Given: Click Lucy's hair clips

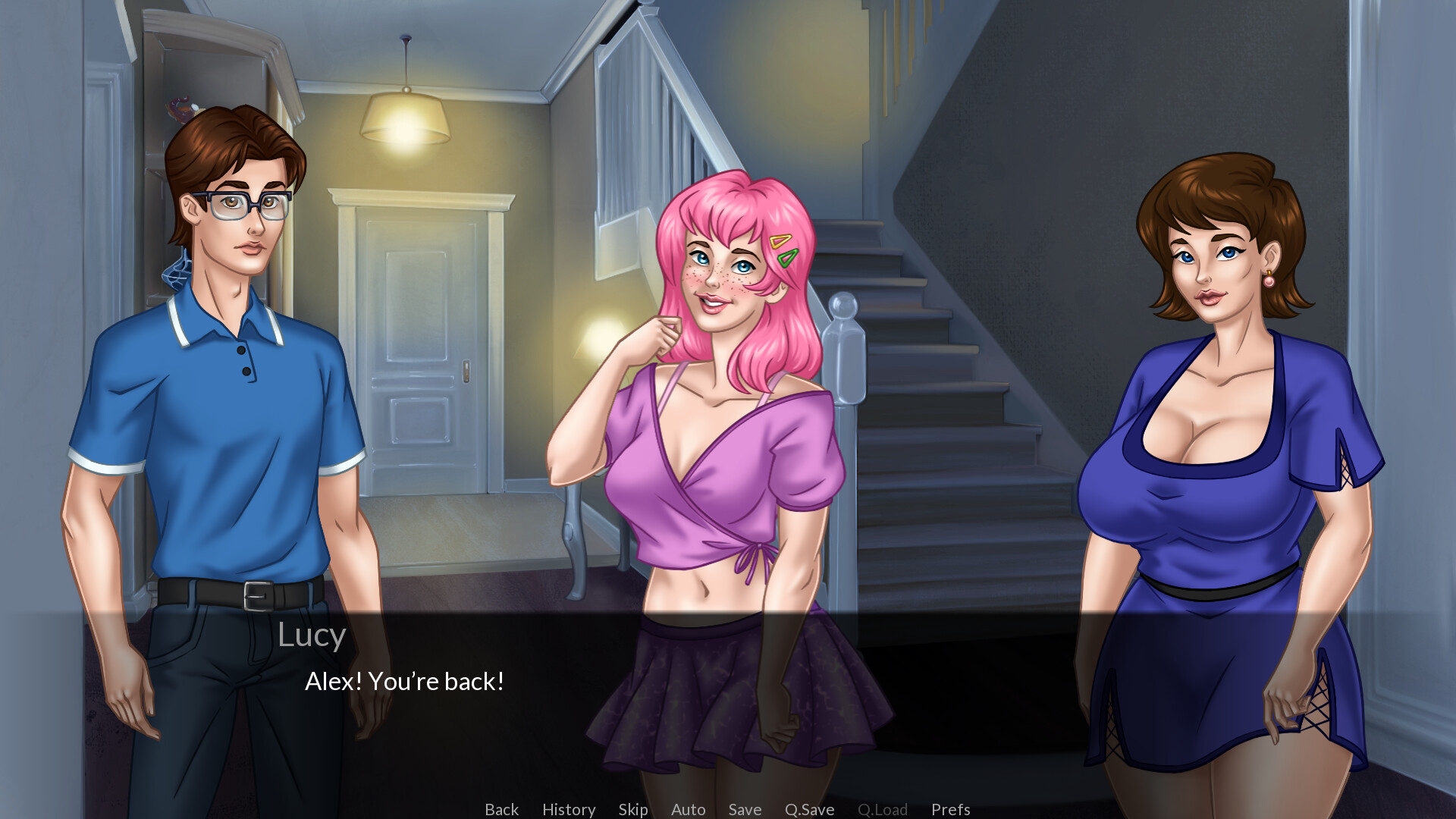Looking at the screenshot, I should click(783, 250).
